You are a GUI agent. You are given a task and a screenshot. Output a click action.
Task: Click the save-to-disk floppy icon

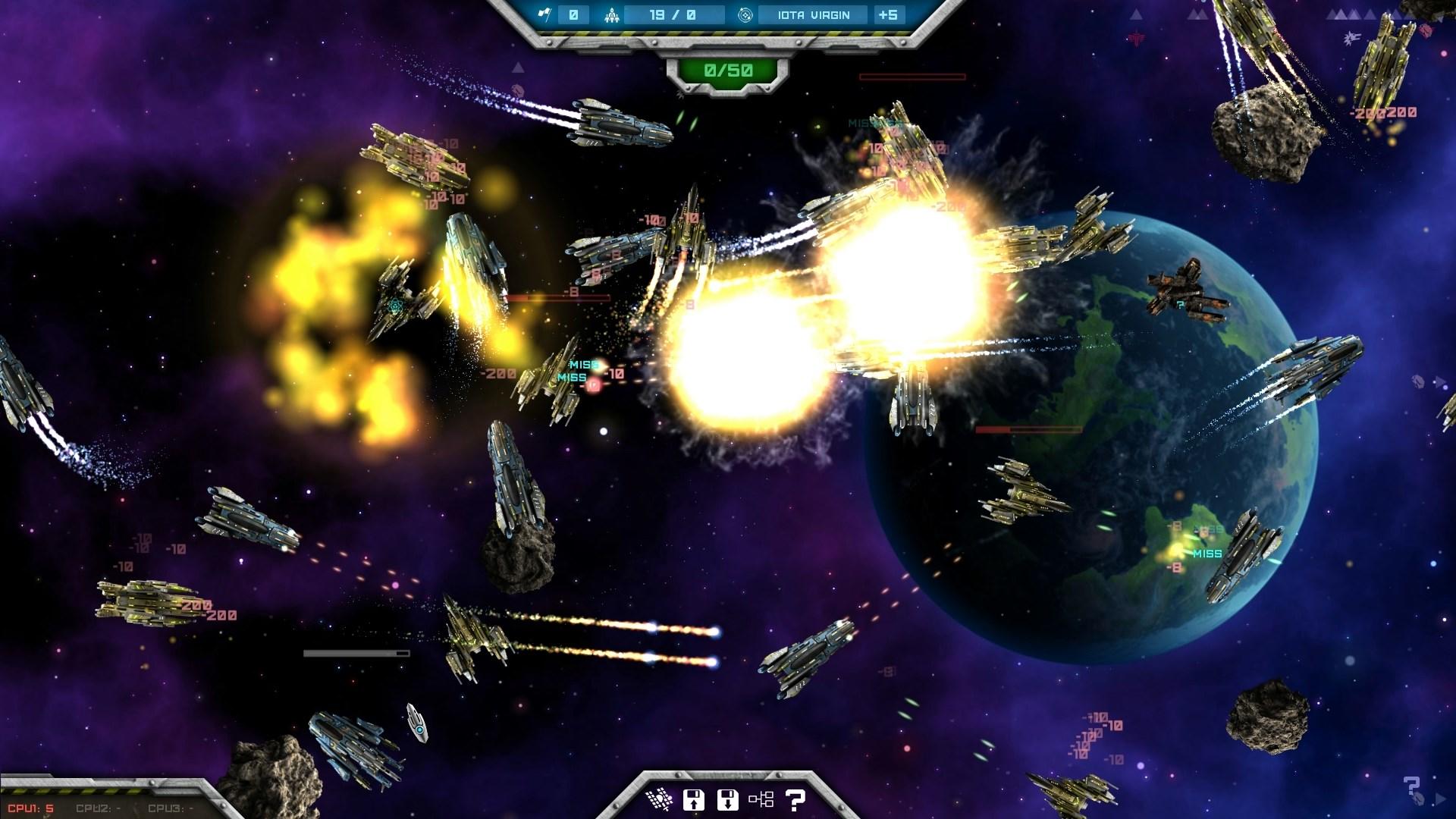coord(692,799)
